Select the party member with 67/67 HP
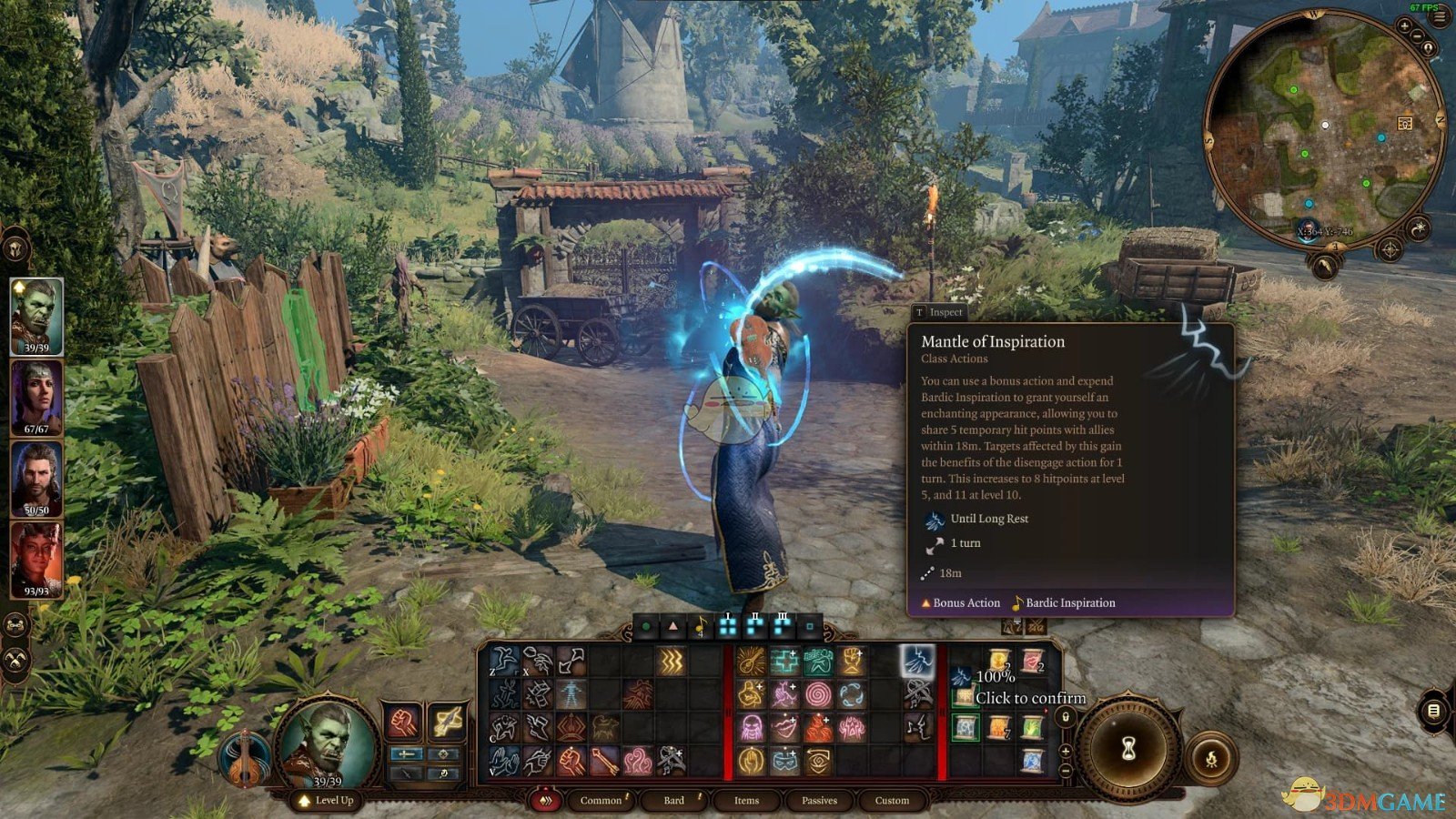The height and width of the screenshot is (819, 1456). (36, 397)
